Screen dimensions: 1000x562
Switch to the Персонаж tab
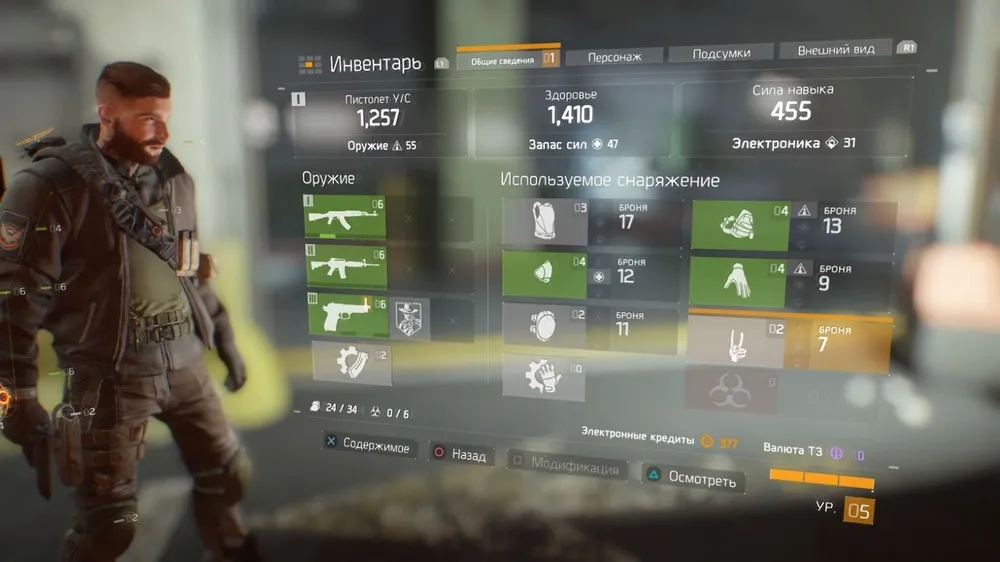pyautogui.click(x=611, y=56)
